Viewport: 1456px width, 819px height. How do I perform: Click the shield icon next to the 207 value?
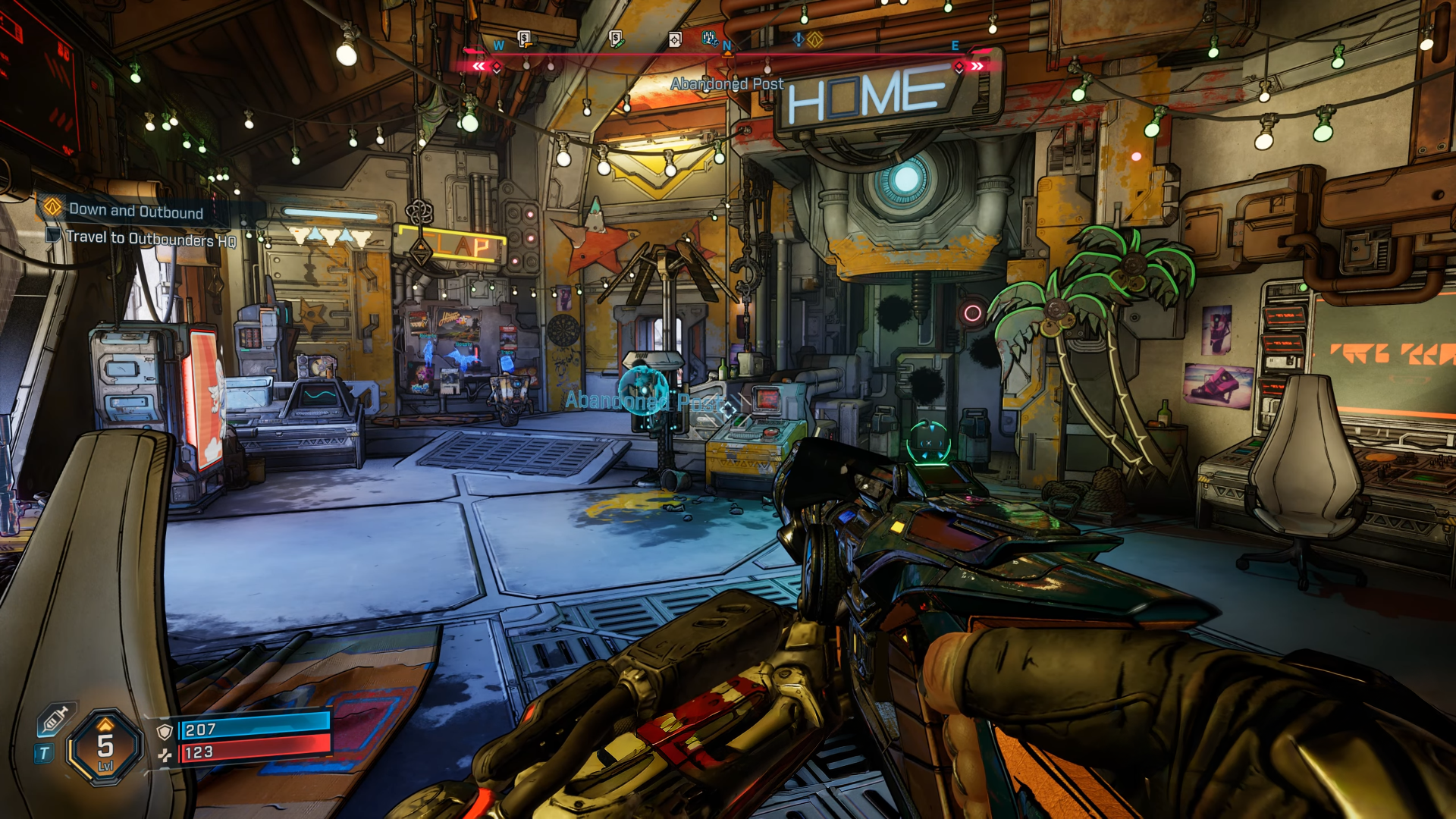165,730
